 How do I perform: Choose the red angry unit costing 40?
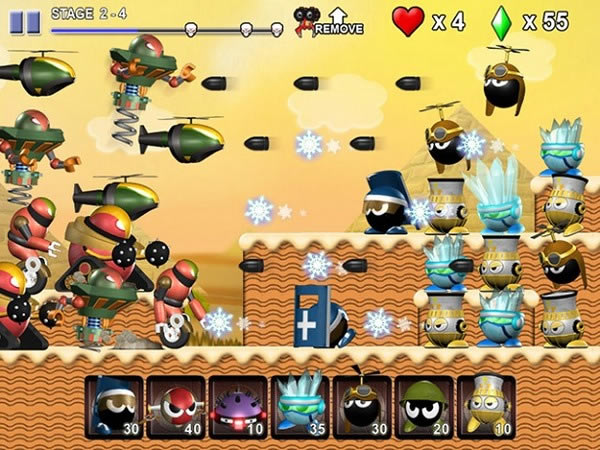(x=176, y=406)
